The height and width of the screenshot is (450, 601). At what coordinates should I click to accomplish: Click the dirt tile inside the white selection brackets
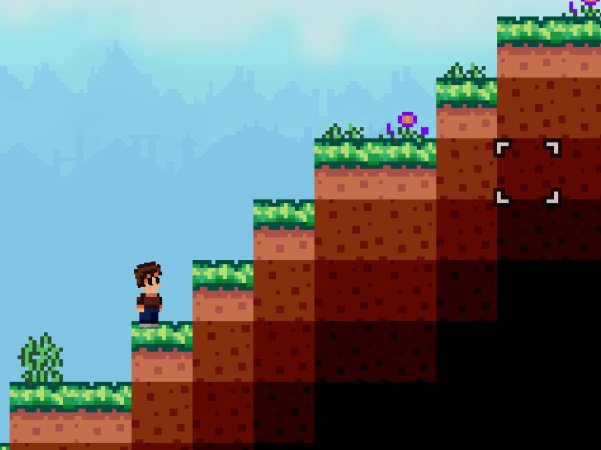coord(527,171)
